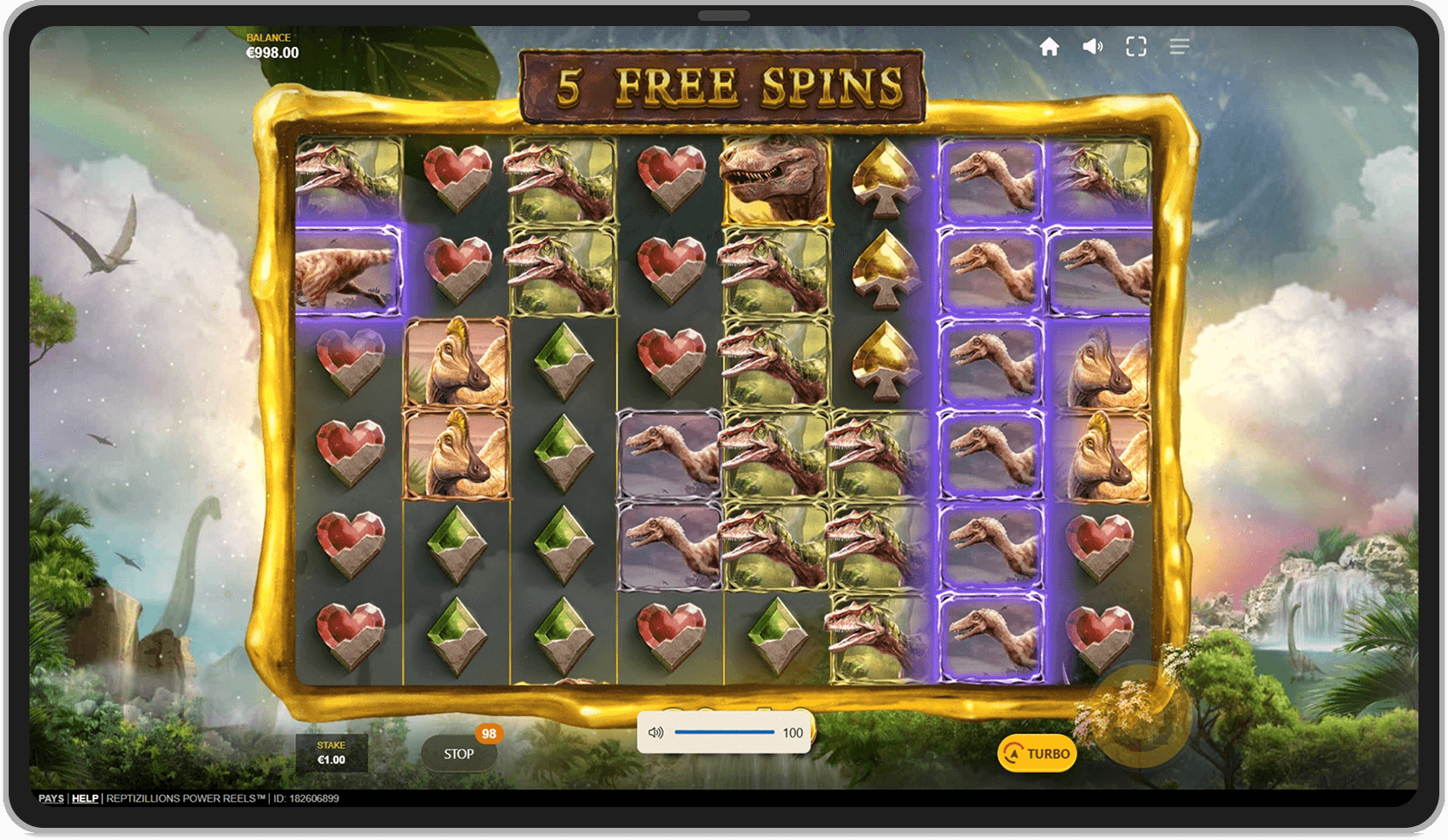Click the 5 FREE SPINS banner
The height and width of the screenshot is (840, 1448).
pyautogui.click(x=726, y=84)
